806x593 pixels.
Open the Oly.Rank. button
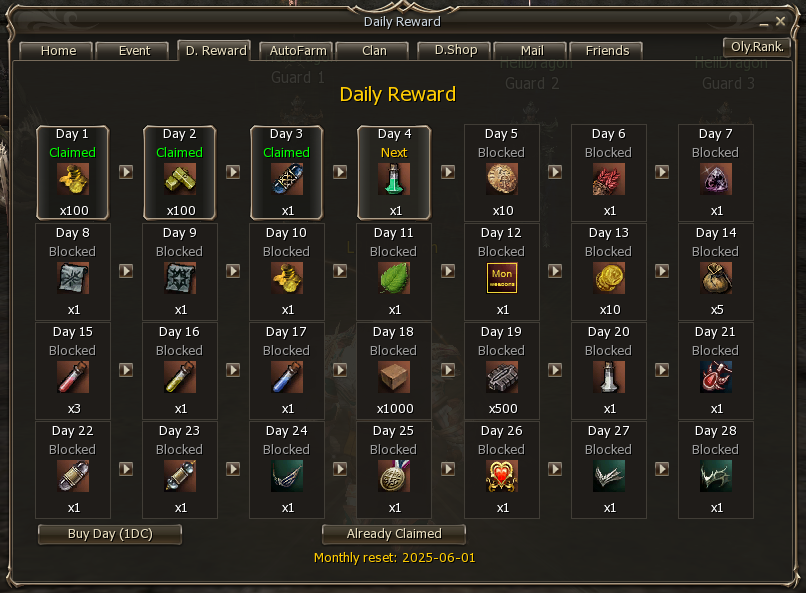pyautogui.click(x=758, y=47)
